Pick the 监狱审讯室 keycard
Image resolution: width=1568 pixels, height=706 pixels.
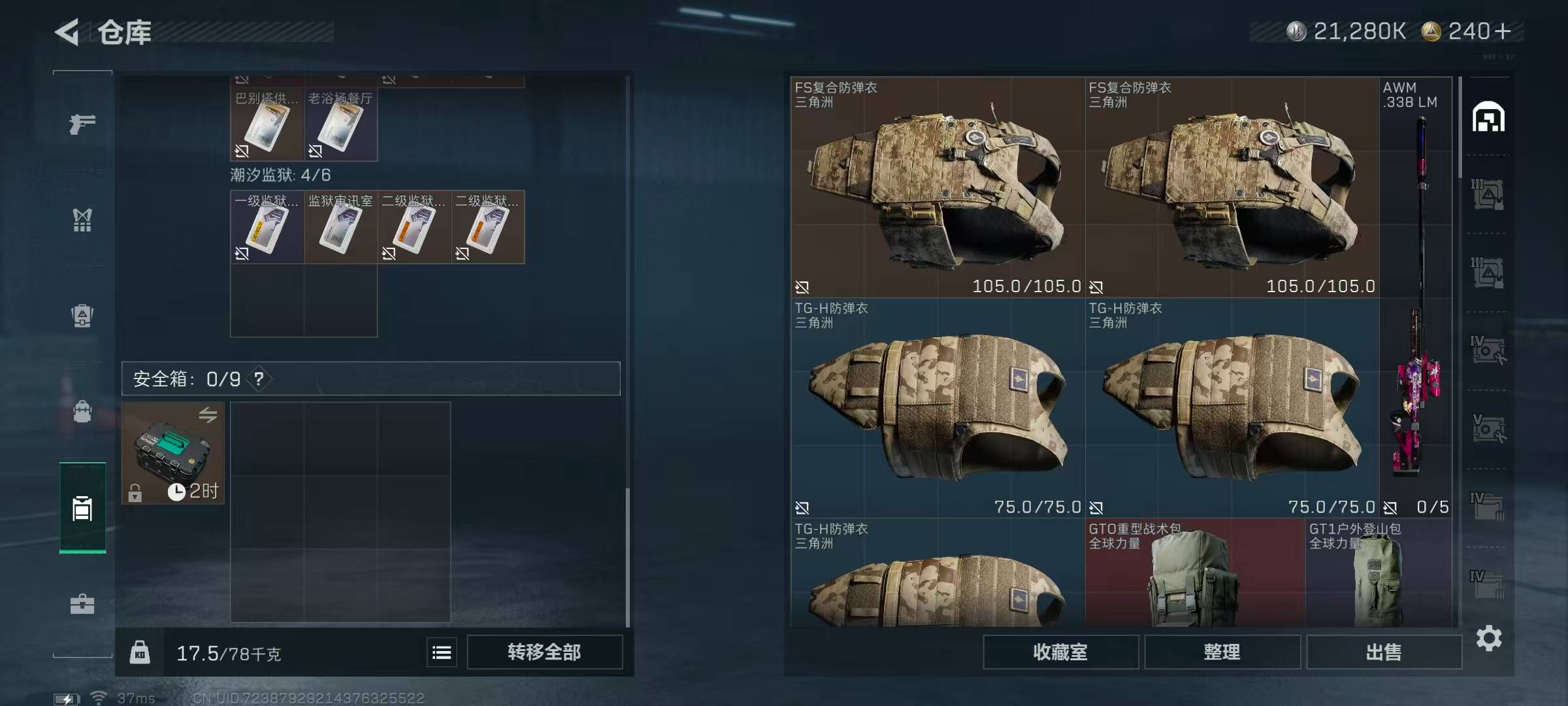tap(340, 227)
